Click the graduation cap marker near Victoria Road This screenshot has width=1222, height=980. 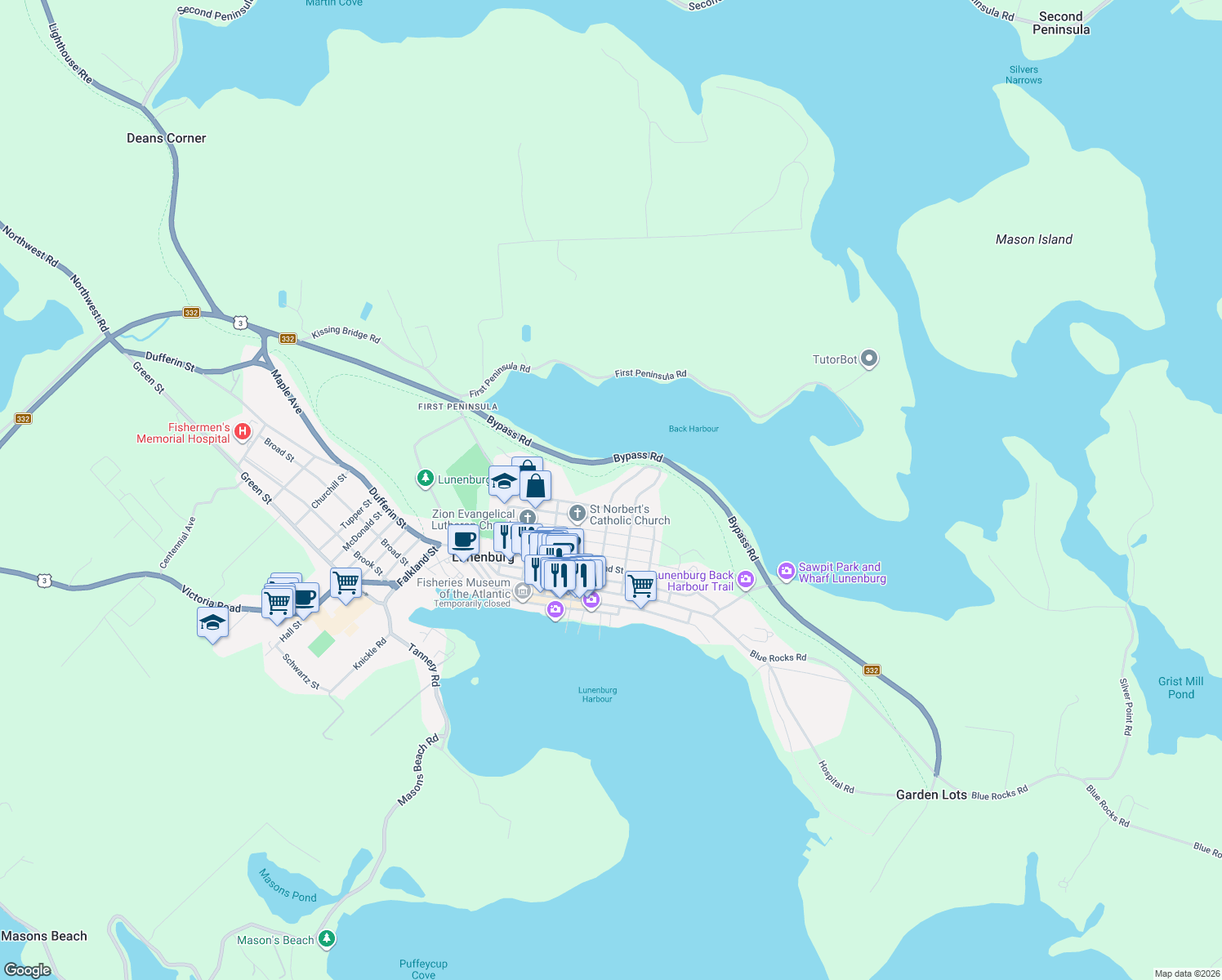coord(213,623)
